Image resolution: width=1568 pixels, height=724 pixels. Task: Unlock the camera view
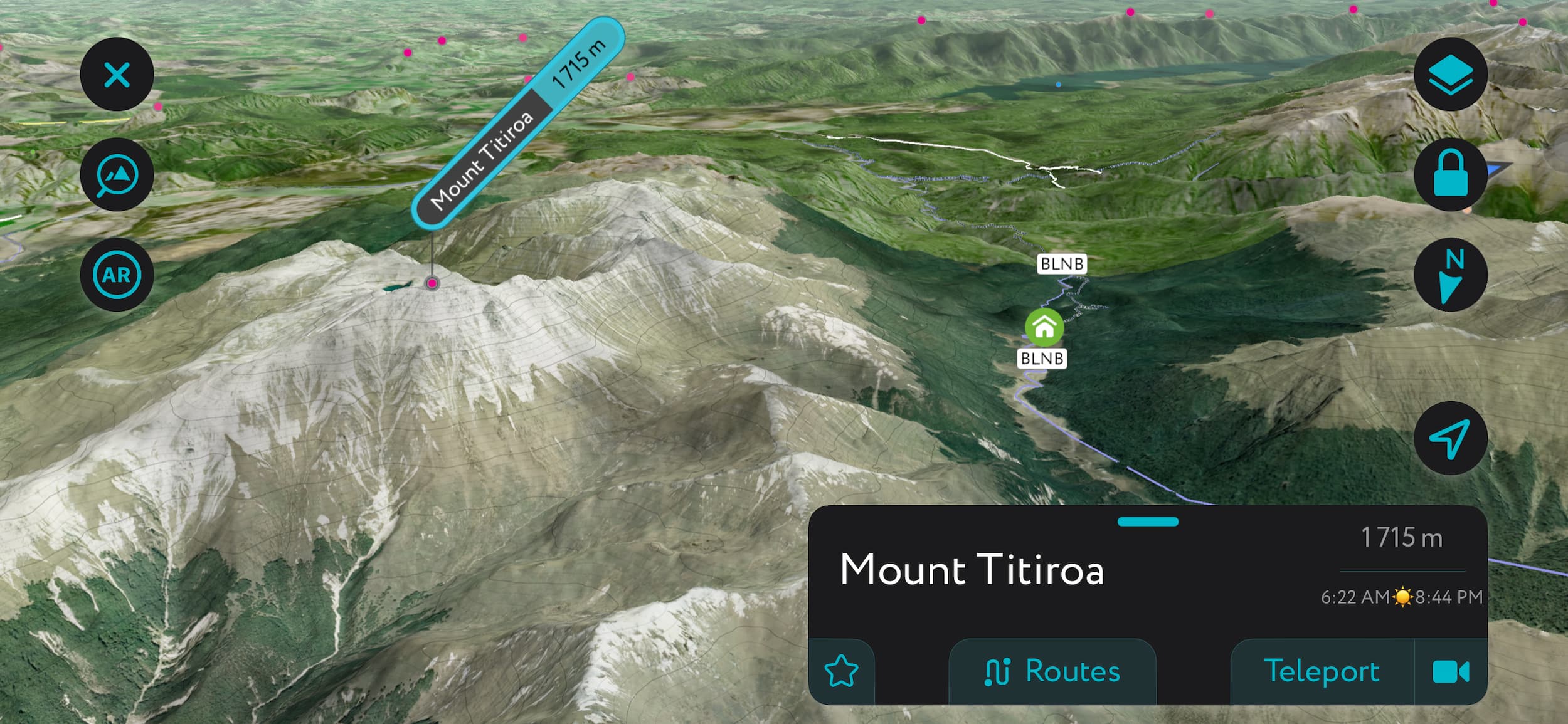click(x=1451, y=174)
